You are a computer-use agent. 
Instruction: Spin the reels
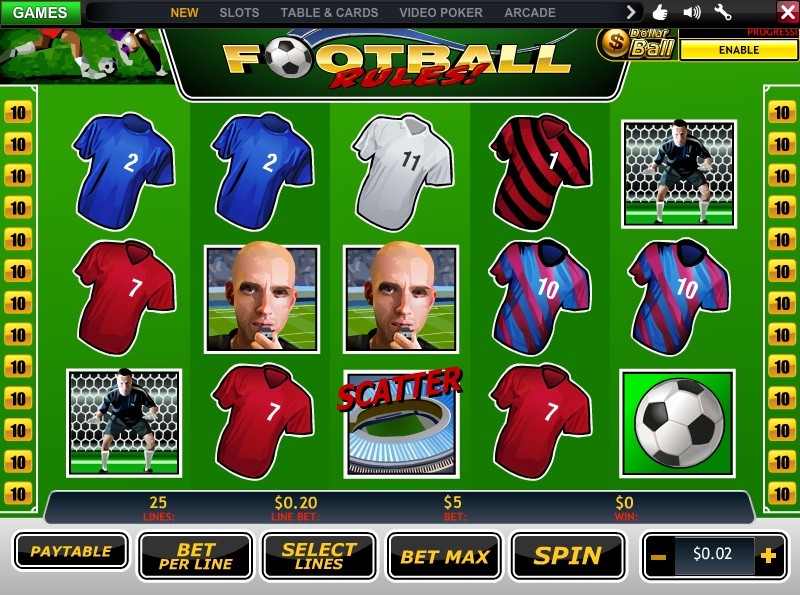[x=567, y=556]
